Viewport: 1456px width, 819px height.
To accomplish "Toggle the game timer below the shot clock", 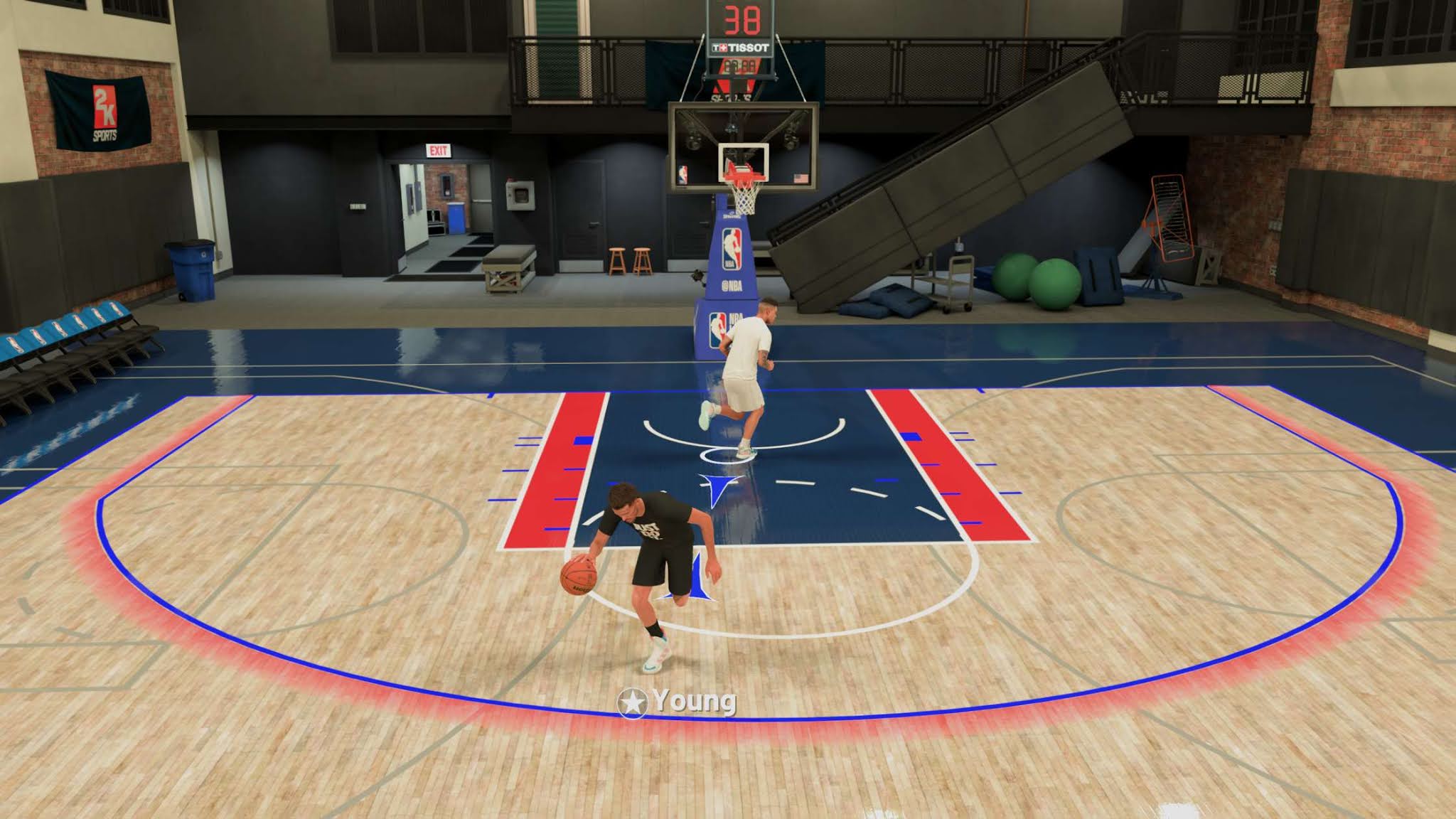I will (x=741, y=67).
